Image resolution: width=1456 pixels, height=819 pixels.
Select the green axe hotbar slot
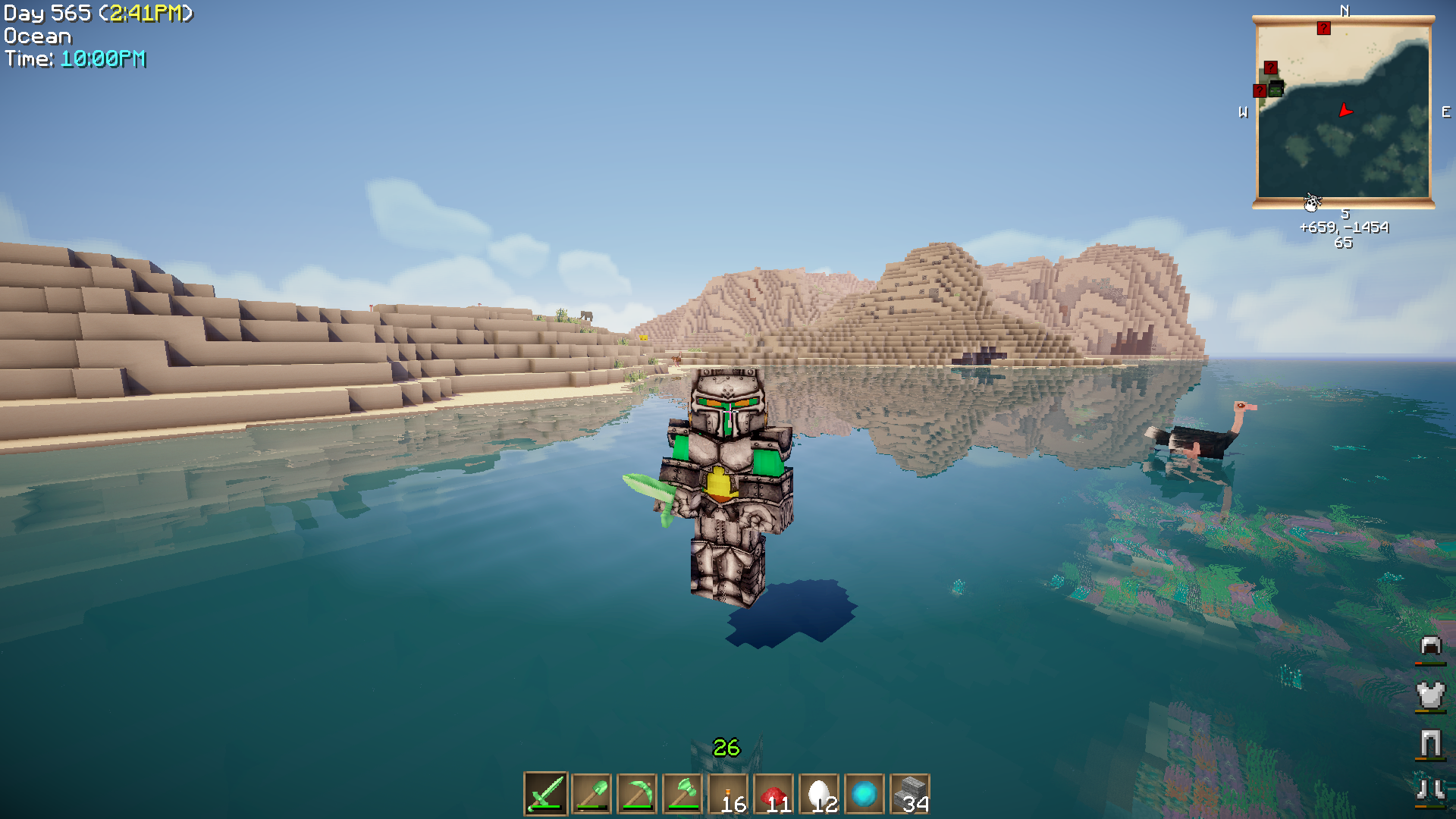[x=682, y=794]
